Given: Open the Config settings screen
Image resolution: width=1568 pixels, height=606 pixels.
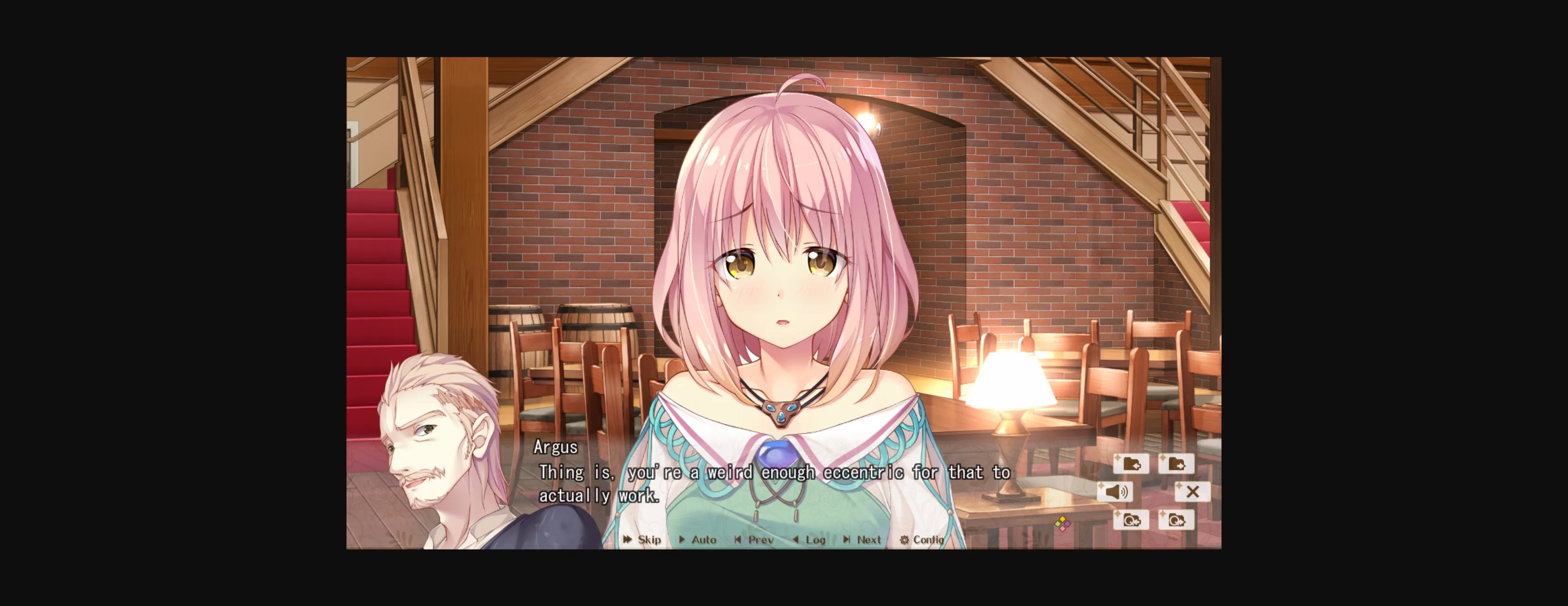Looking at the screenshot, I should point(924,539).
